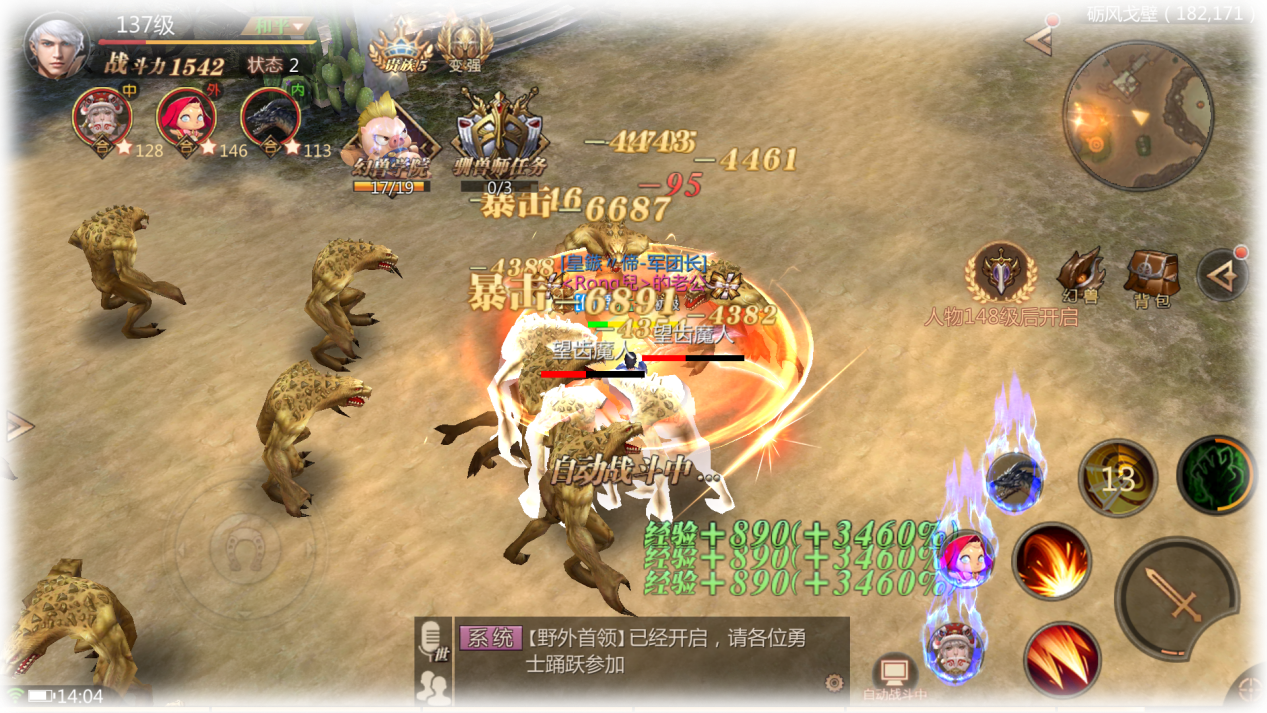
Task: Open the chat box settings gear
Action: 833,683
